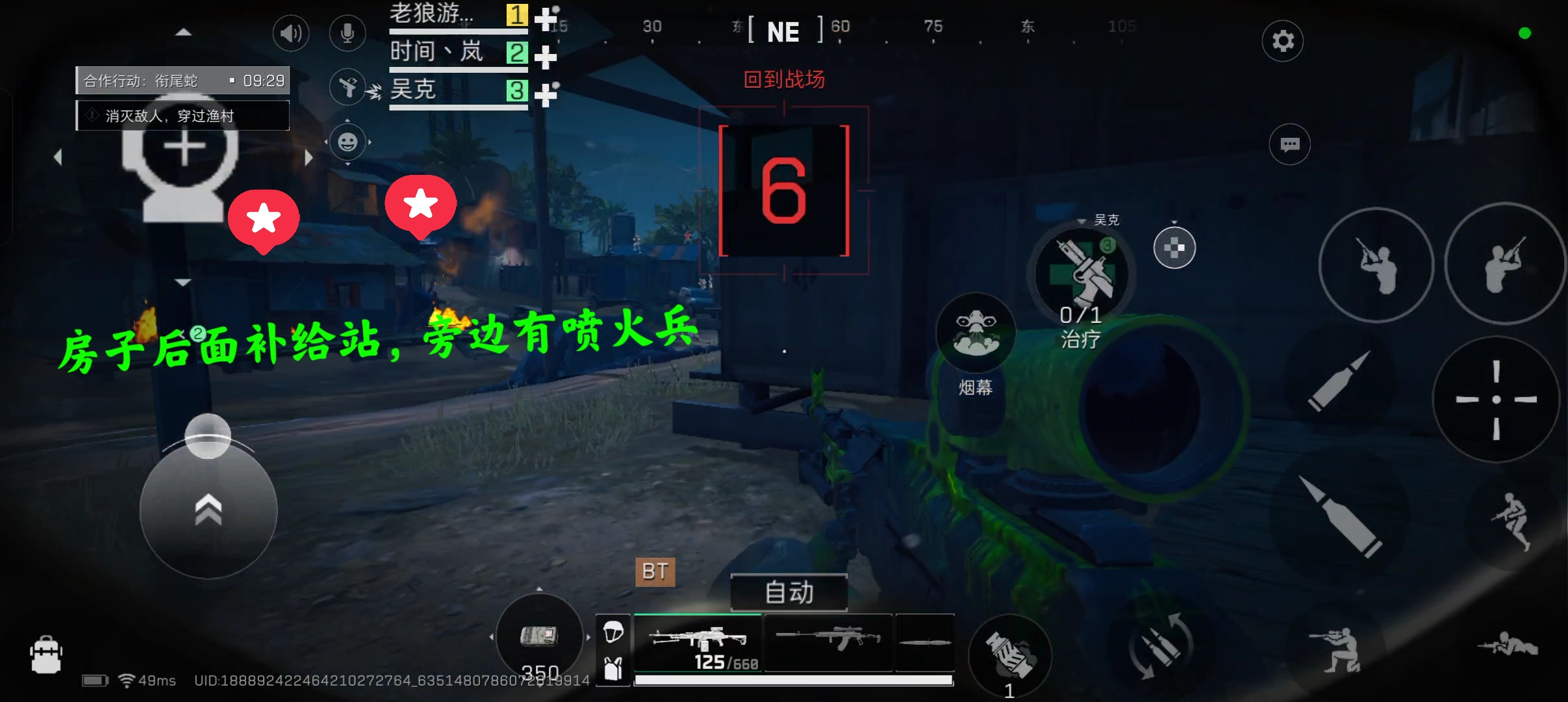Toggle the microphone voice chat
Screen dimensions: 1568x702
[x=348, y=33]
